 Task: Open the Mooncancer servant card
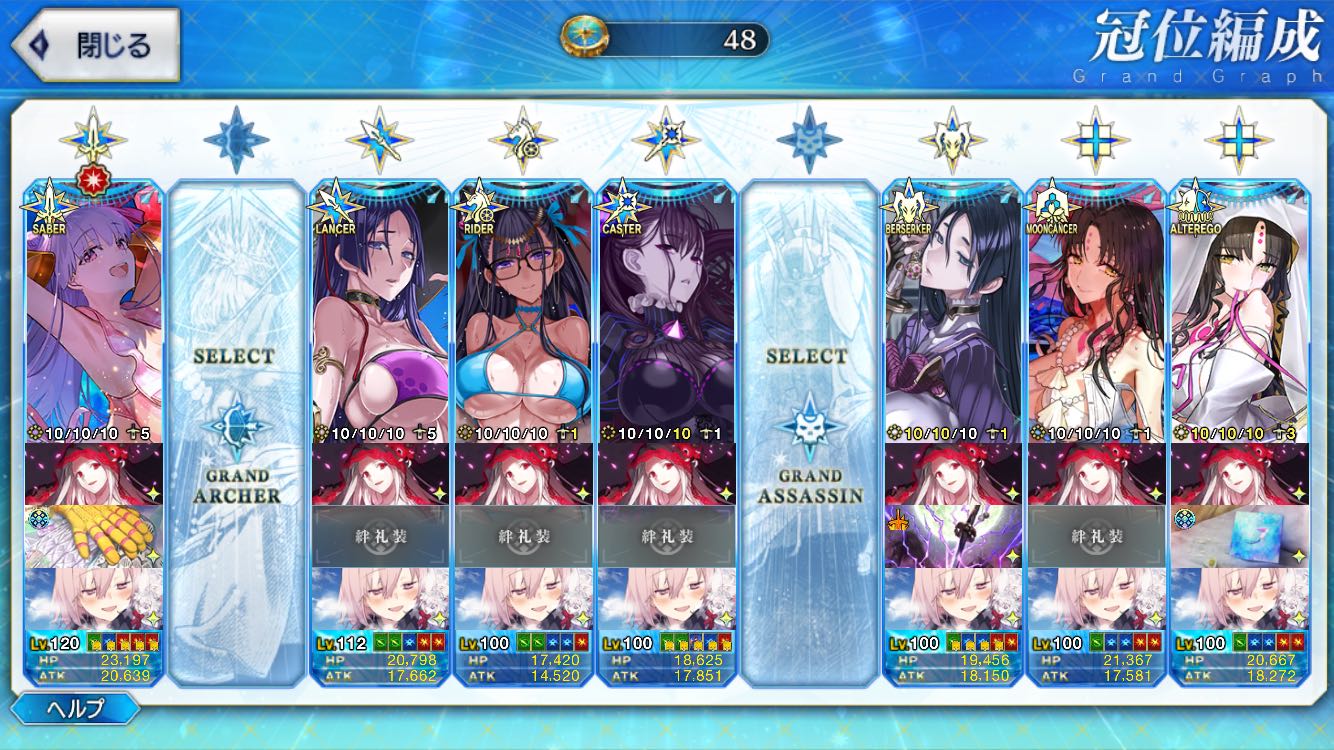pyautogui.click(x=1096, y=310)
